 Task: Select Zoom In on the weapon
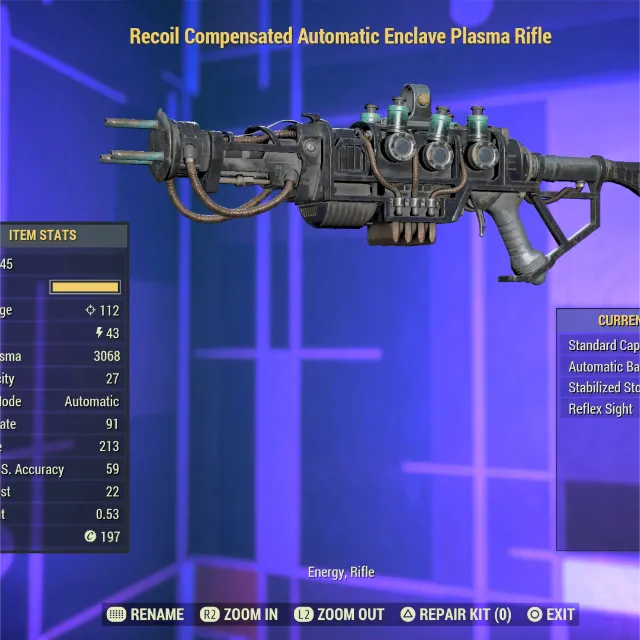click(x=239, y=615)
